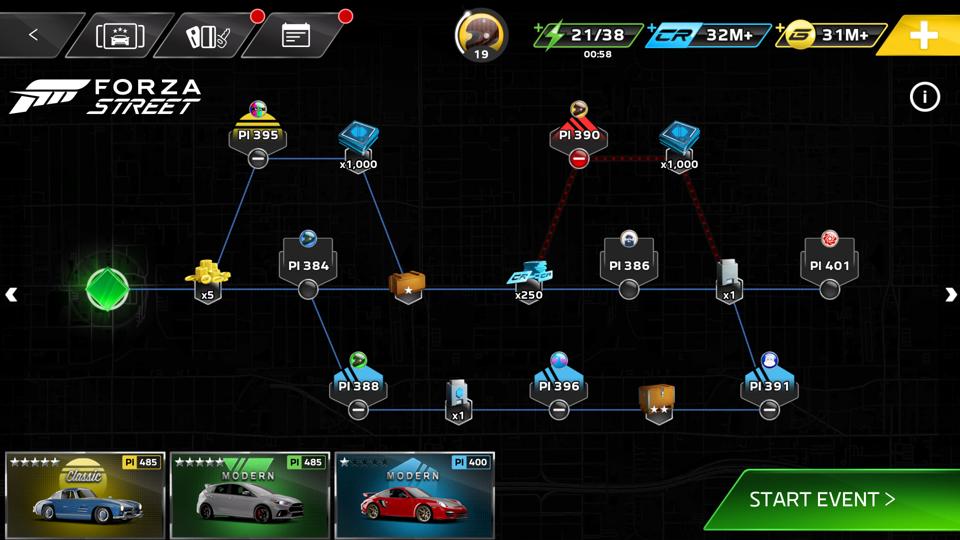960x540 pixels.
Task: Open the car upgrades and paint tab
Action: point(208,36)
